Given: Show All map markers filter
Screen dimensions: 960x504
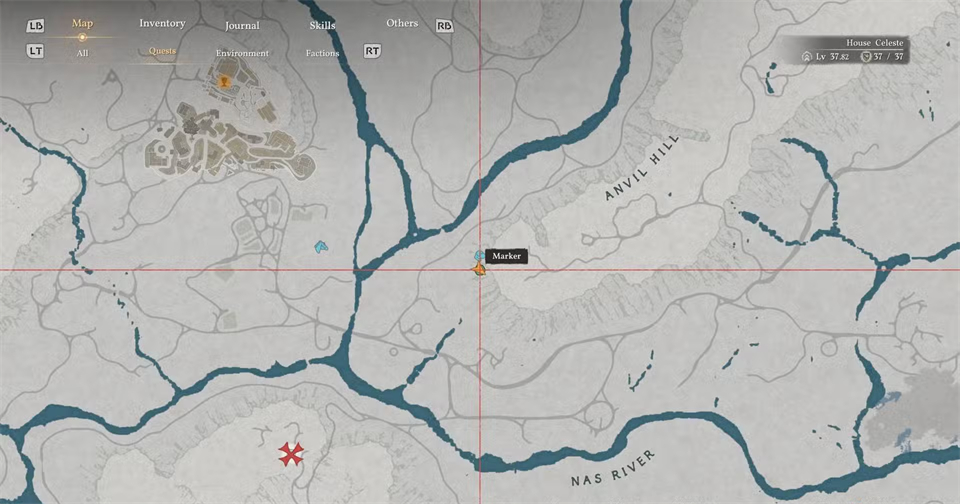Looking at the screenshot, I should (x=82, y=52).
